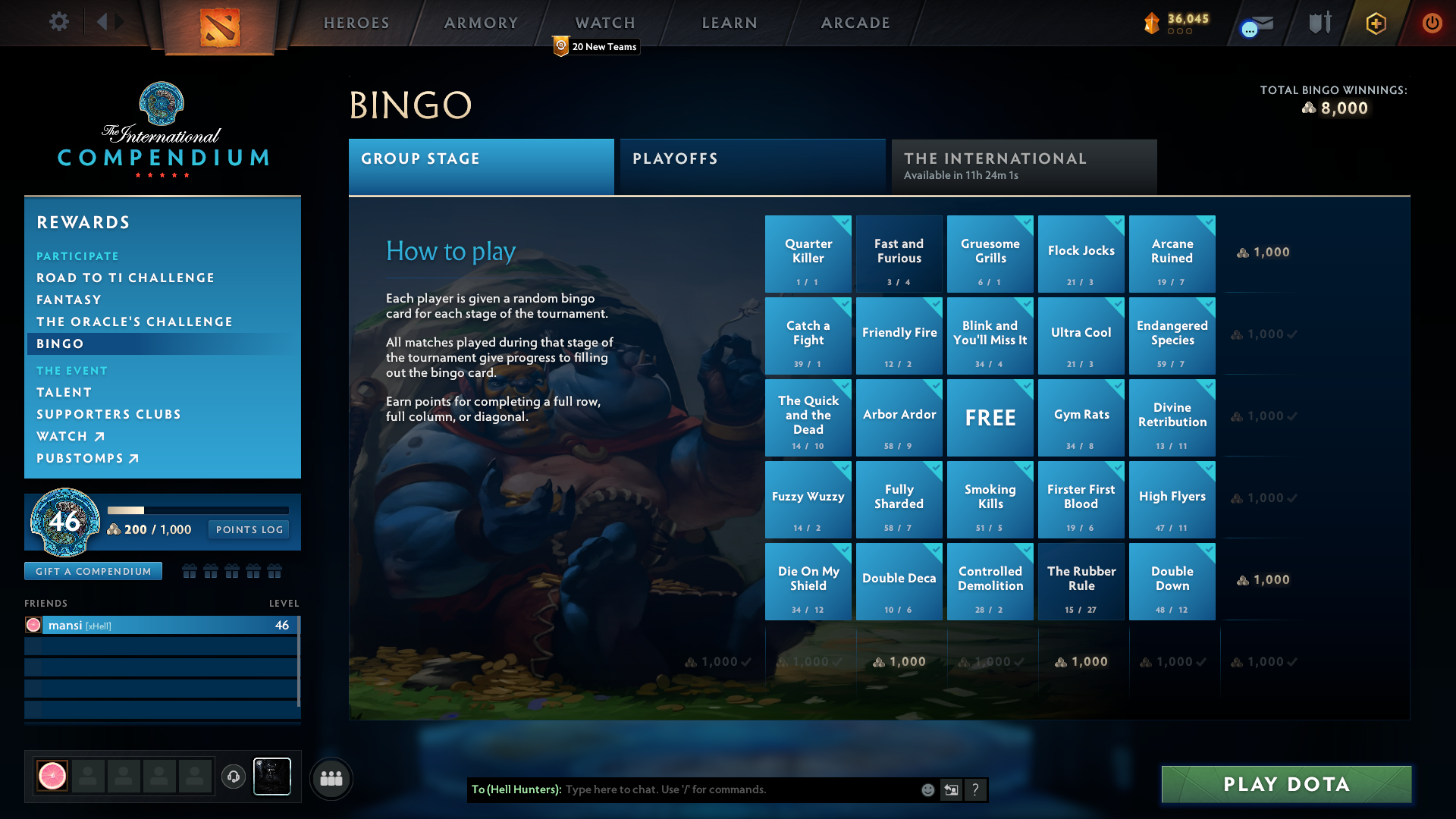Viewport: 1456px width, 819px height.
Task: Open the friends list icon near chat
Action: click(331, 778)
